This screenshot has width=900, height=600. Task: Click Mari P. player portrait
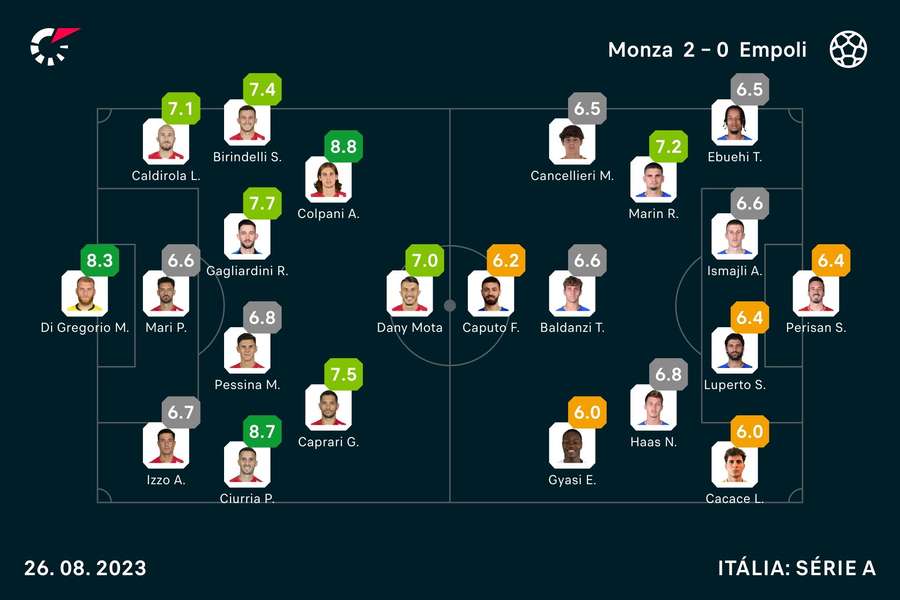(x=166, y=293)
